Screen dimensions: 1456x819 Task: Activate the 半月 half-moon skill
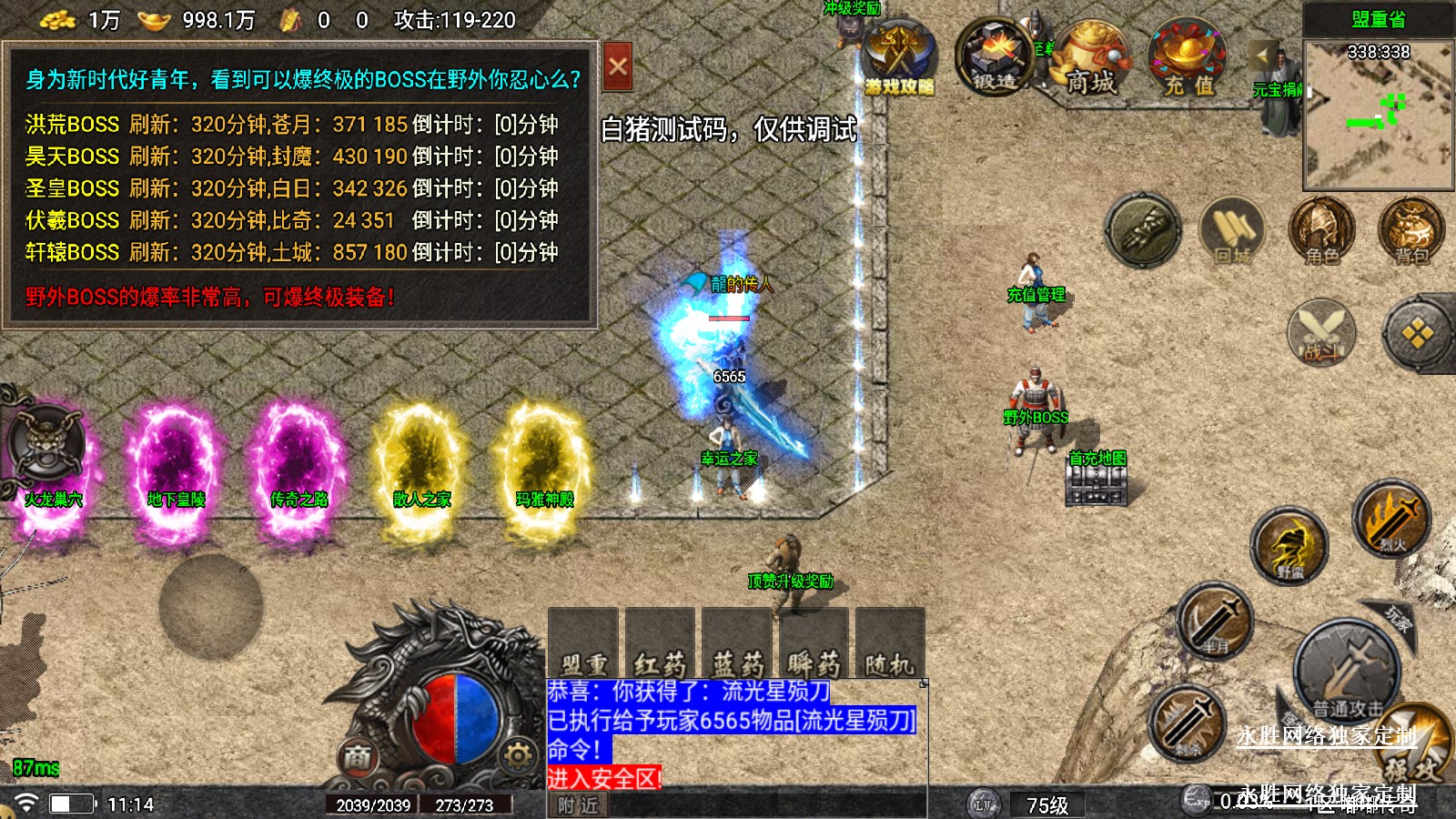pos(1215,622)
